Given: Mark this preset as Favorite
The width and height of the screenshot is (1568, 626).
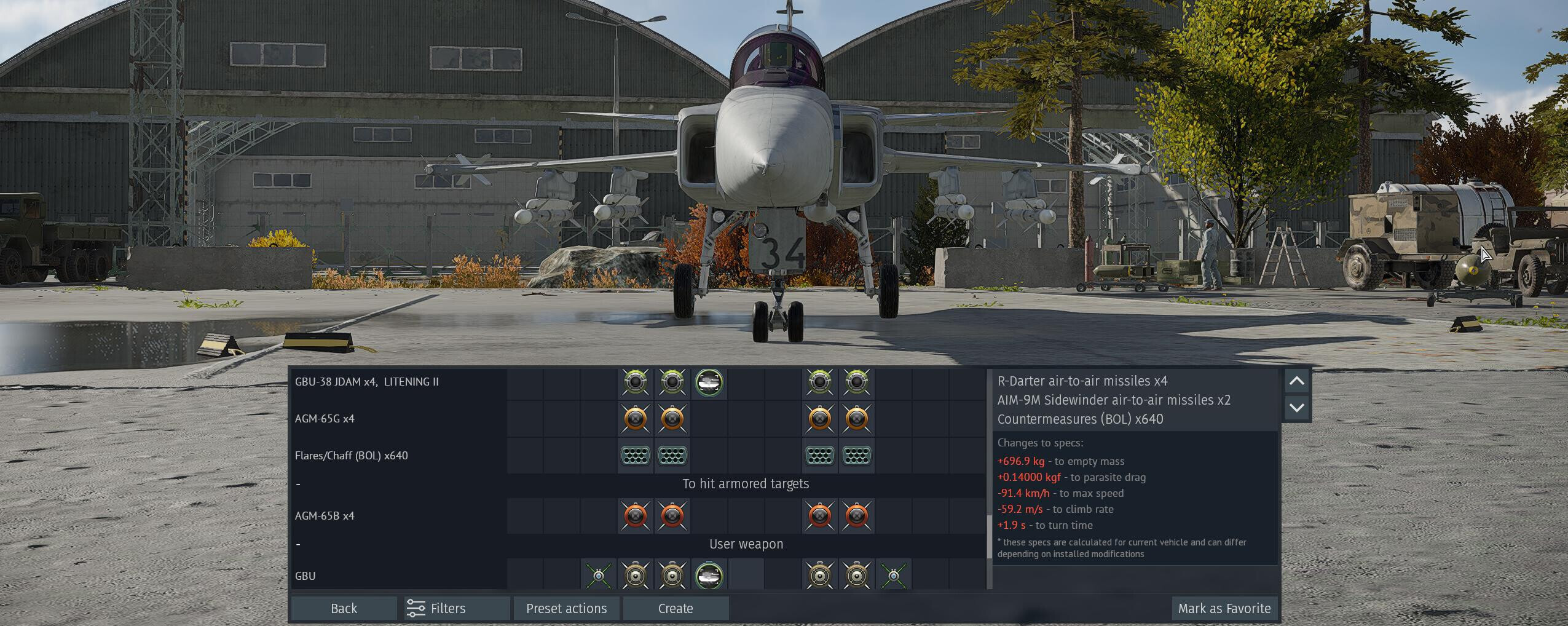Looking at the screenshot, I should 1224,608.
